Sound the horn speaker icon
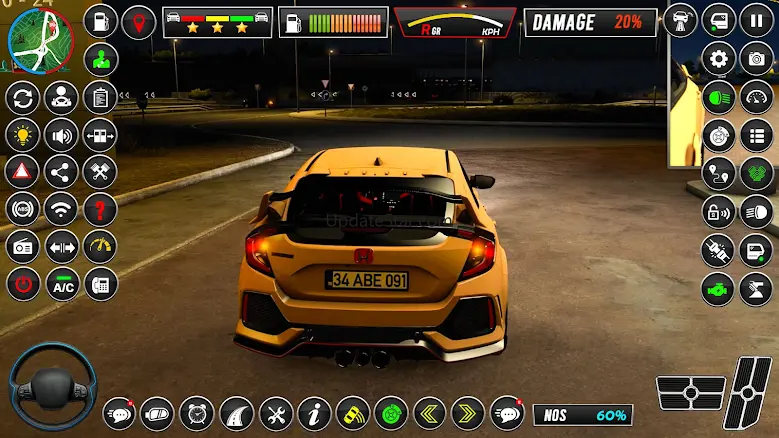Image resolution: width=779 pixels, height=438 pixels. coord(62,134)
